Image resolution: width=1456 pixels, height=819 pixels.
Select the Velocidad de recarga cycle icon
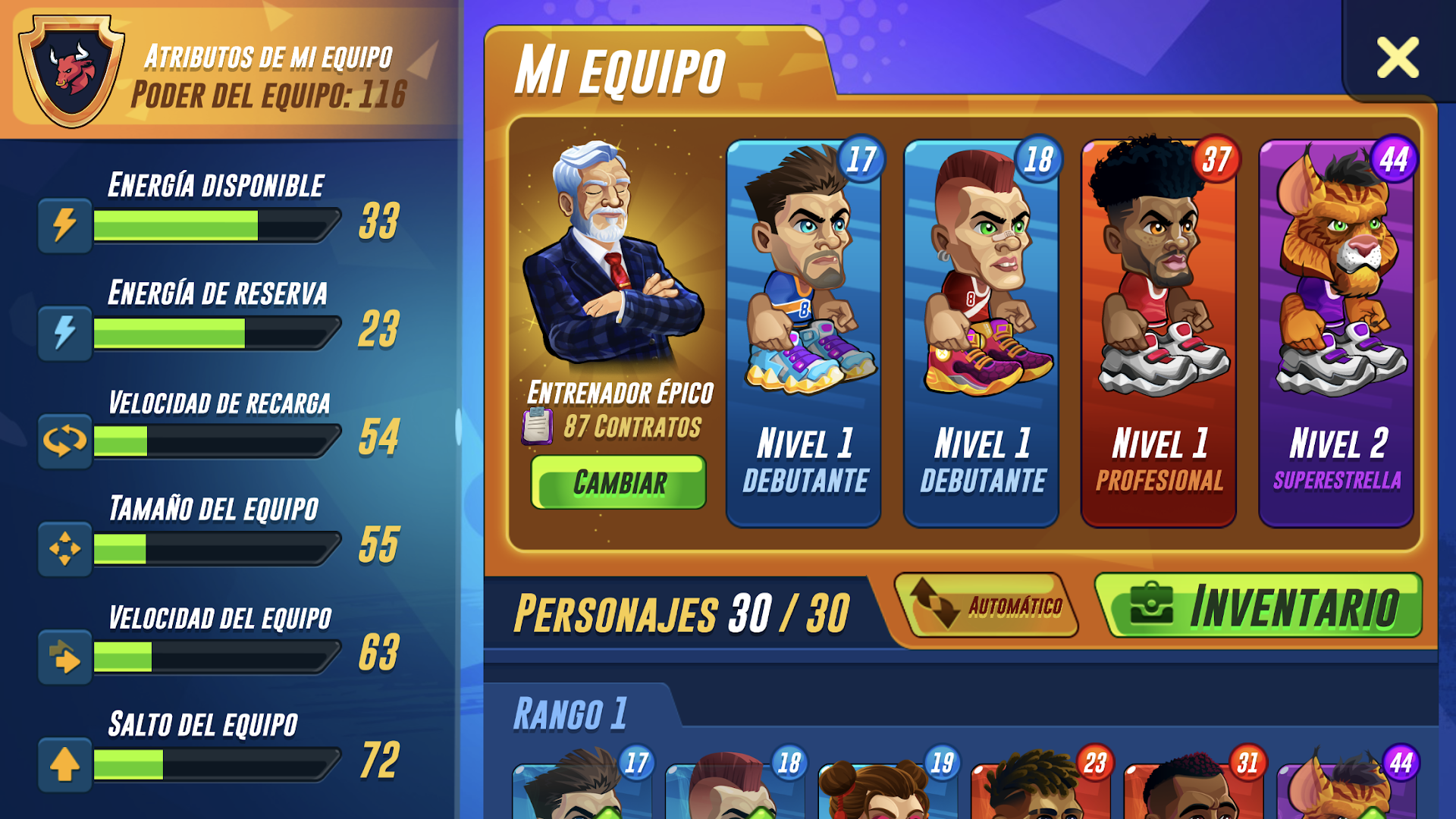tap(64, 441)
